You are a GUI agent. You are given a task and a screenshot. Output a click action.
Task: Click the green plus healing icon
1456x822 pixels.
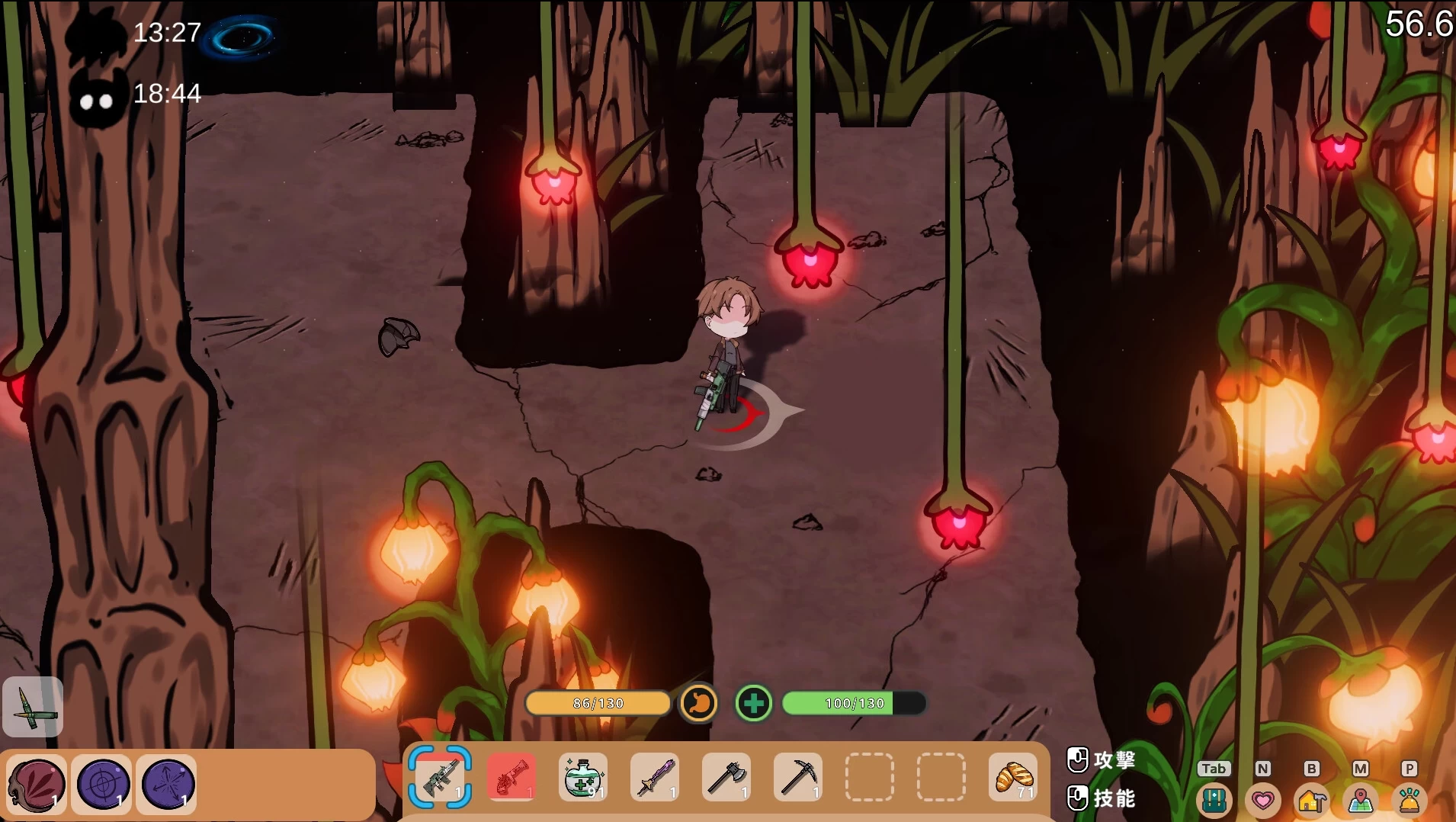pyautogui.click(x=753, y=703)
